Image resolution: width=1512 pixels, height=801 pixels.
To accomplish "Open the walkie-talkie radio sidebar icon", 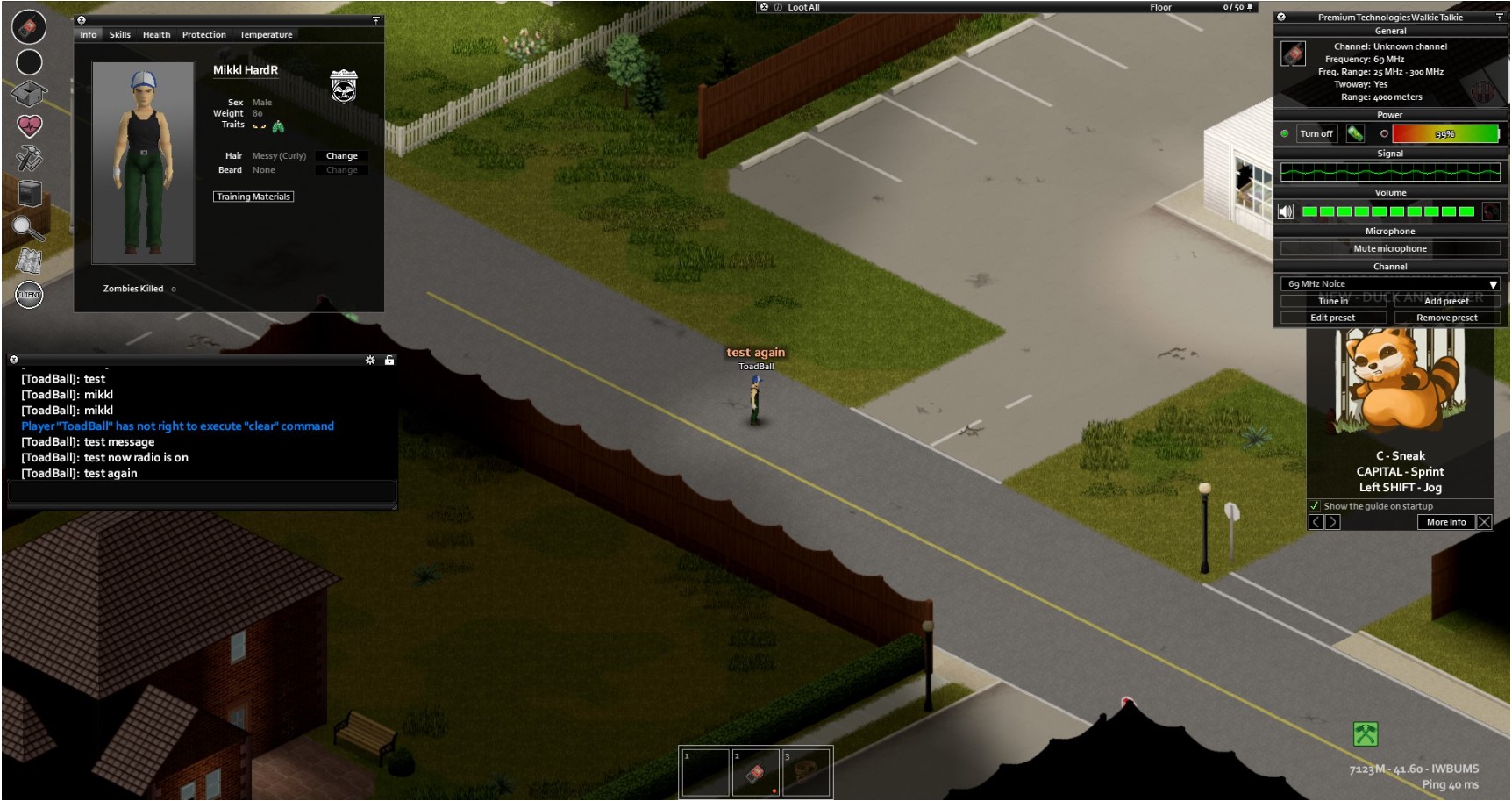I will coord(27,26).
